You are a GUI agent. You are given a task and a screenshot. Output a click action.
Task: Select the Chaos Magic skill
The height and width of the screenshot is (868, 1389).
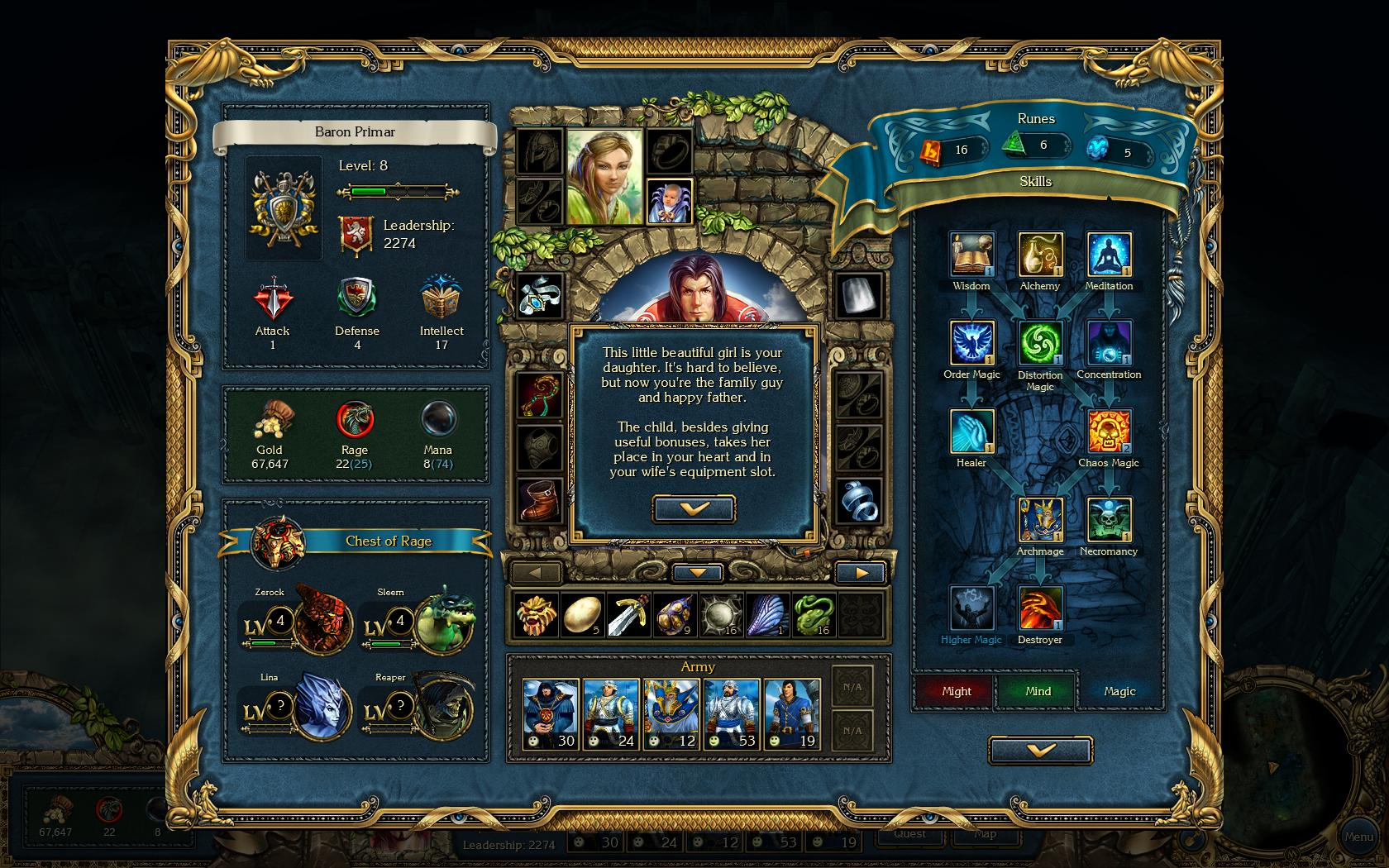tap(1109, 432)
